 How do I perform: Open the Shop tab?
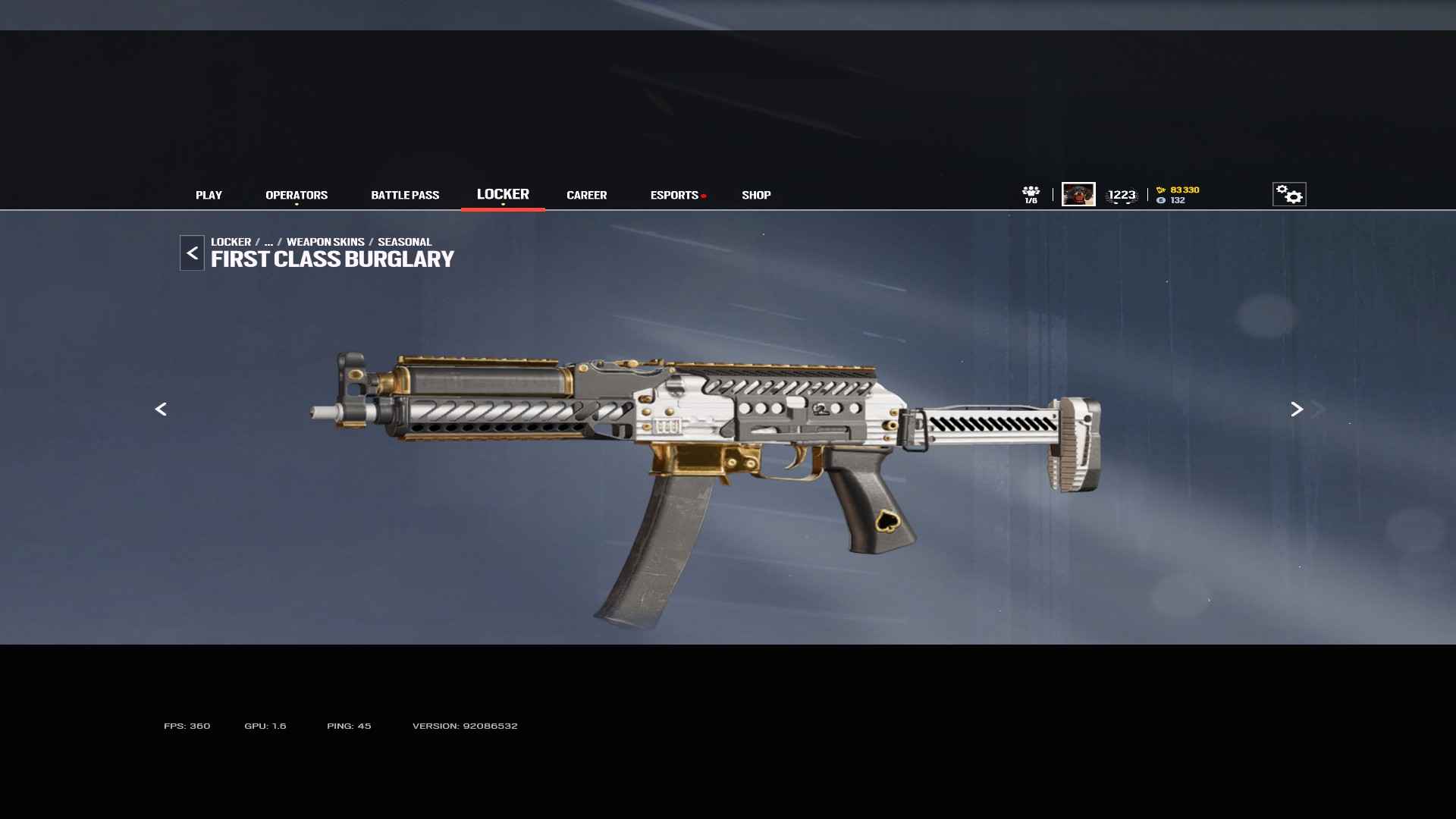pyautogui.click(x=756, y=195)
